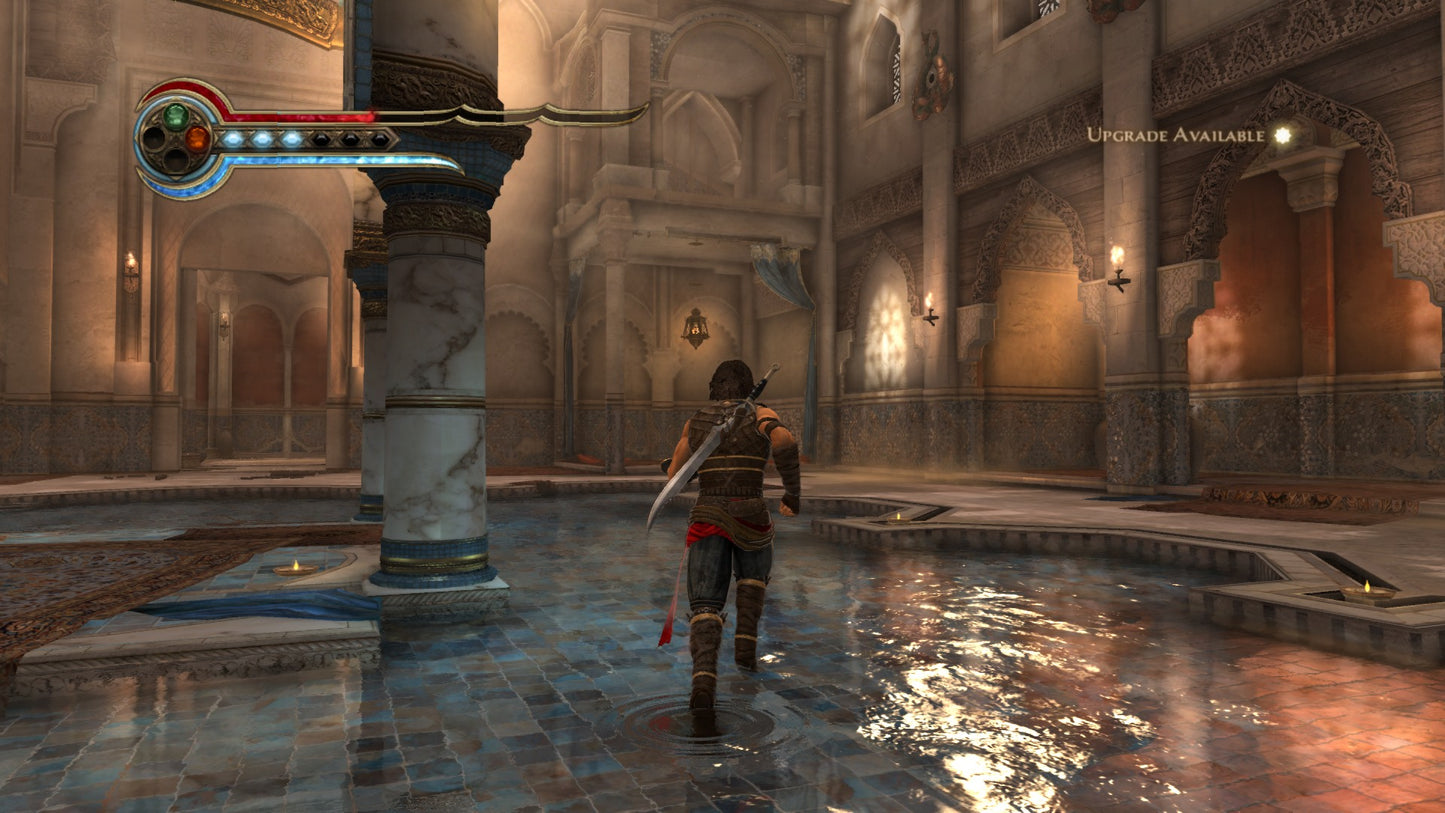1445x813 pixels.
Task: Select the orange power gem in the HUD circle
Action: coord(198,138)
